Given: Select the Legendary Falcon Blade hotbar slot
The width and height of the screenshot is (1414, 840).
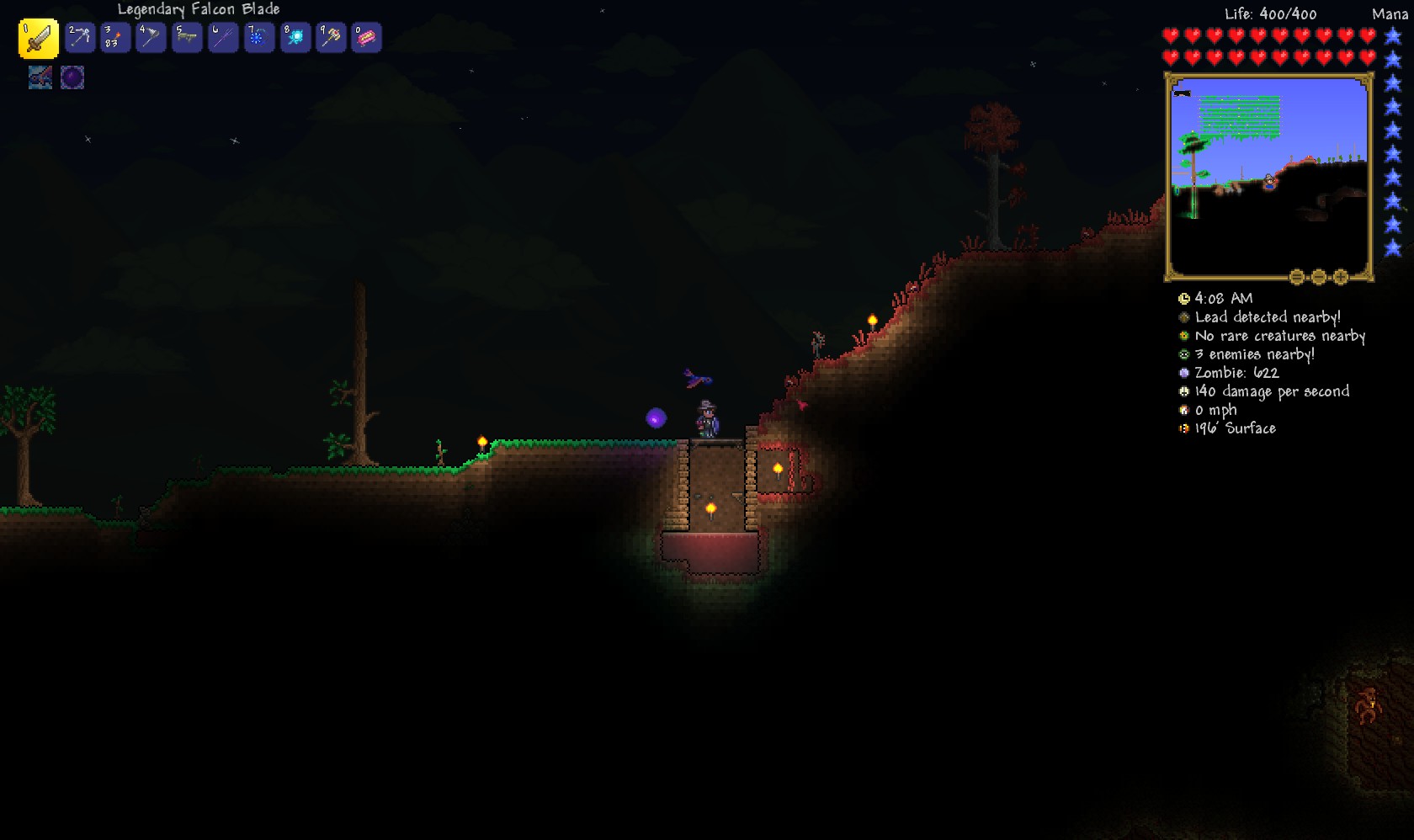Looking at the screenshot, I should click(x=38, y=38).
